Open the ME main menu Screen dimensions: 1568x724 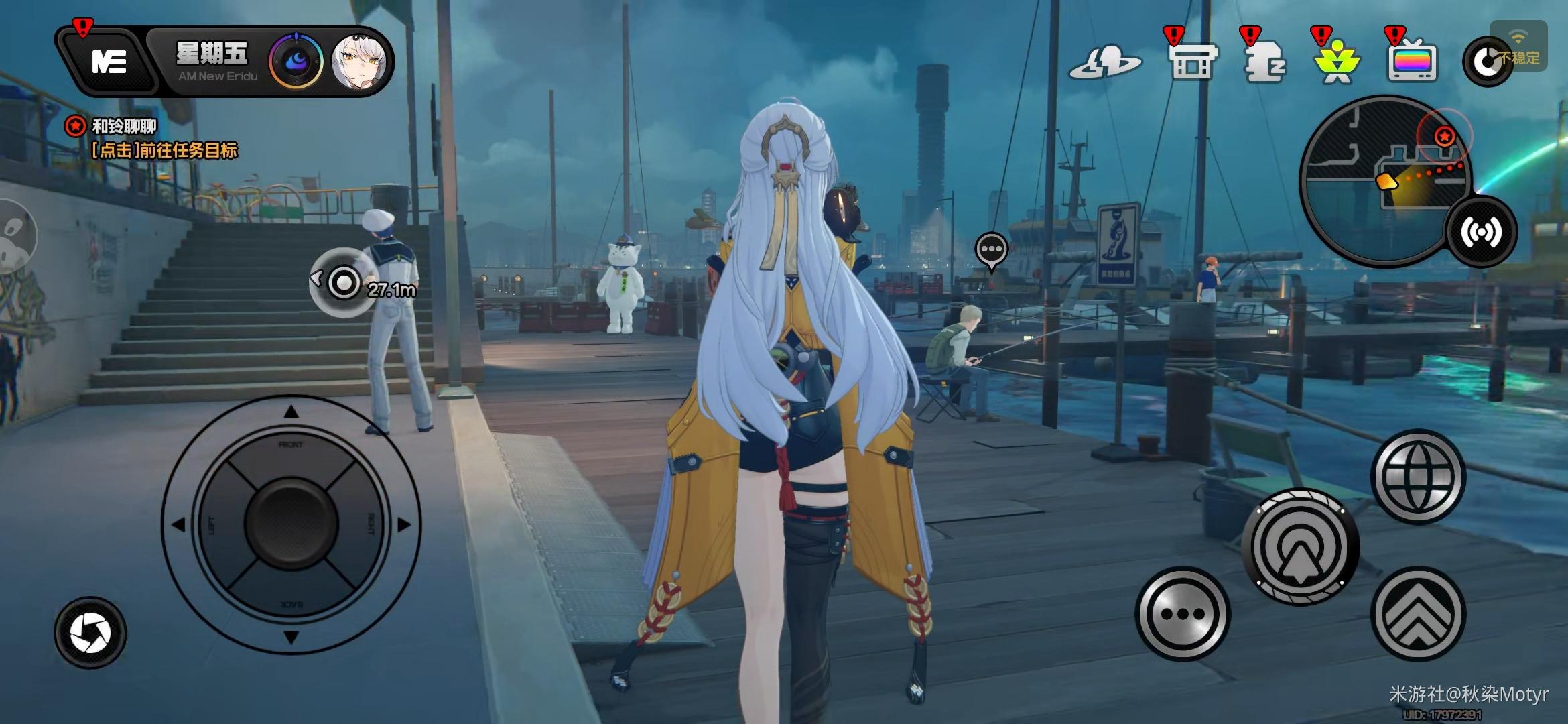pyautogui.click(x=109, y=62)
